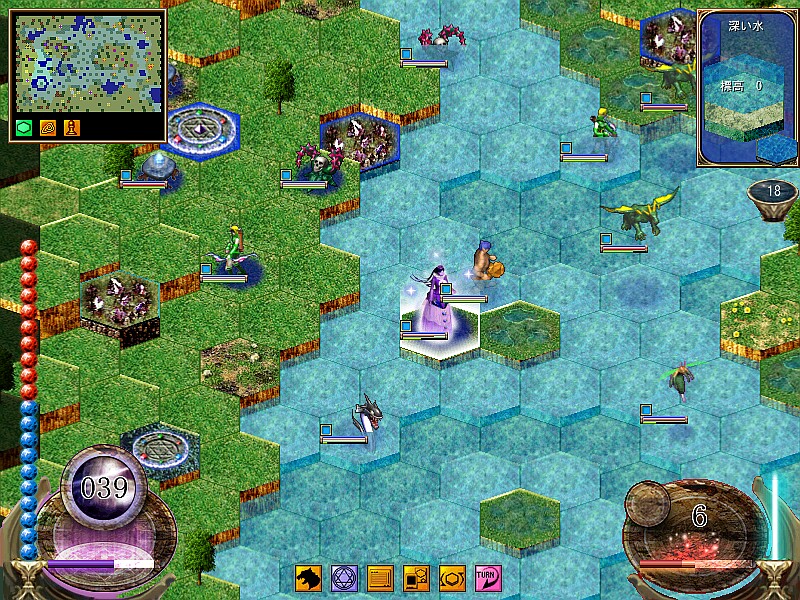The image size is (800, 600).
Task: Click the 039 mana orb
Action: 105,488
